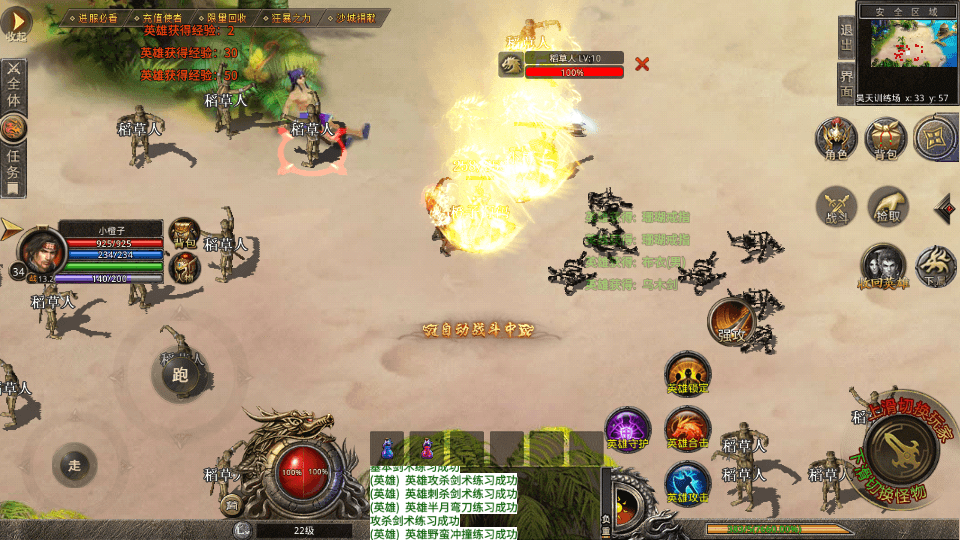Screen dimensions: 960x540
Task: Recall hero with 收回英雄 button
Action: [x=883, y=266]
